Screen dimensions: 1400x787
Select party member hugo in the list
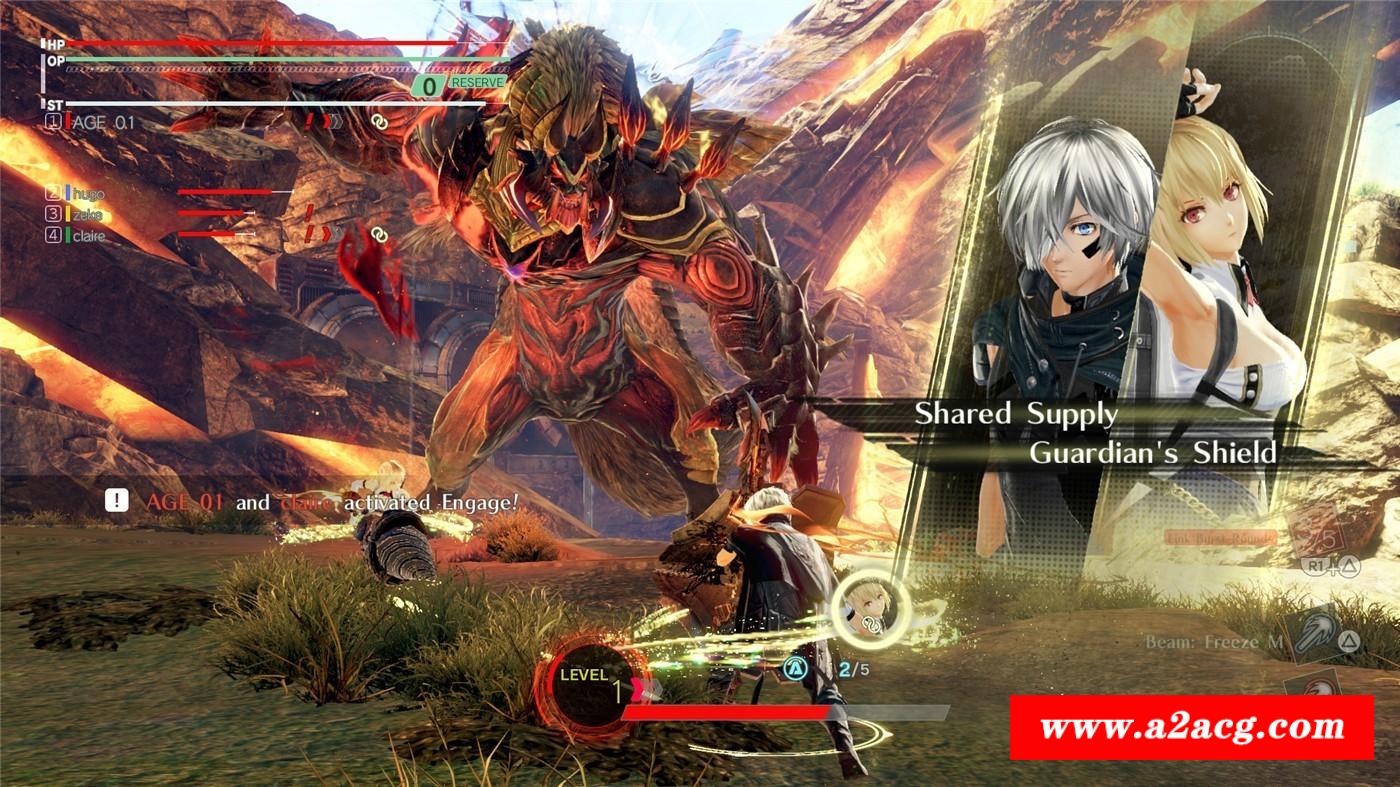[88, 192]
